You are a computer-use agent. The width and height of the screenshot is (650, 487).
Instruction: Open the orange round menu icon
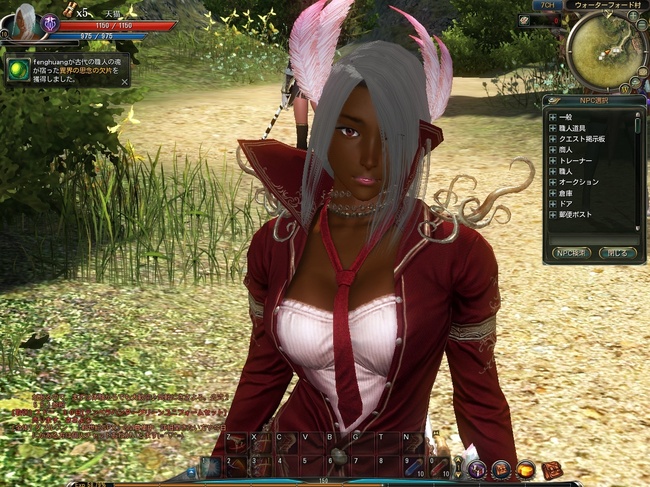click(x=525, y=468)
